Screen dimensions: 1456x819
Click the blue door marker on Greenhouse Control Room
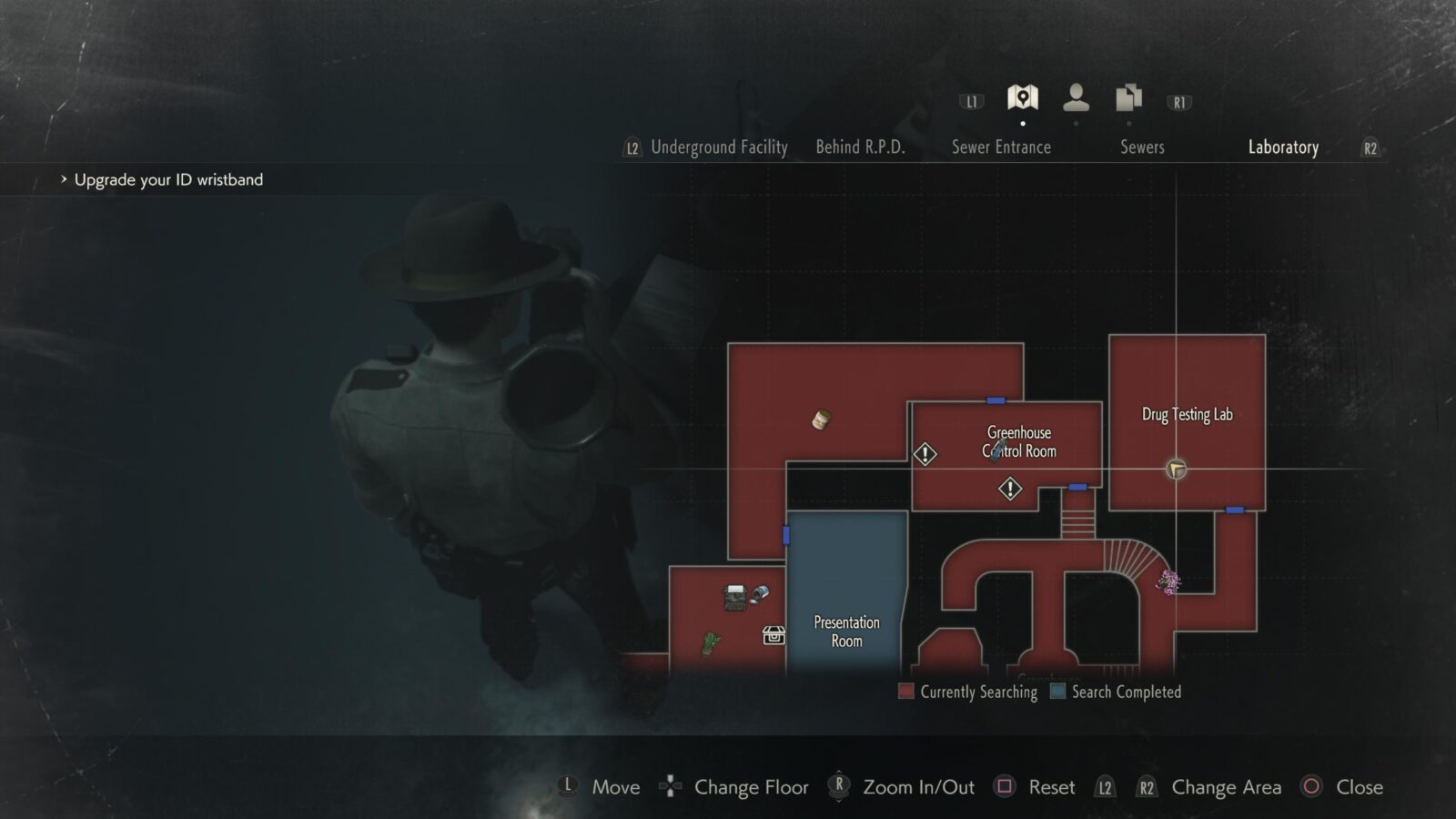[994, 399]
